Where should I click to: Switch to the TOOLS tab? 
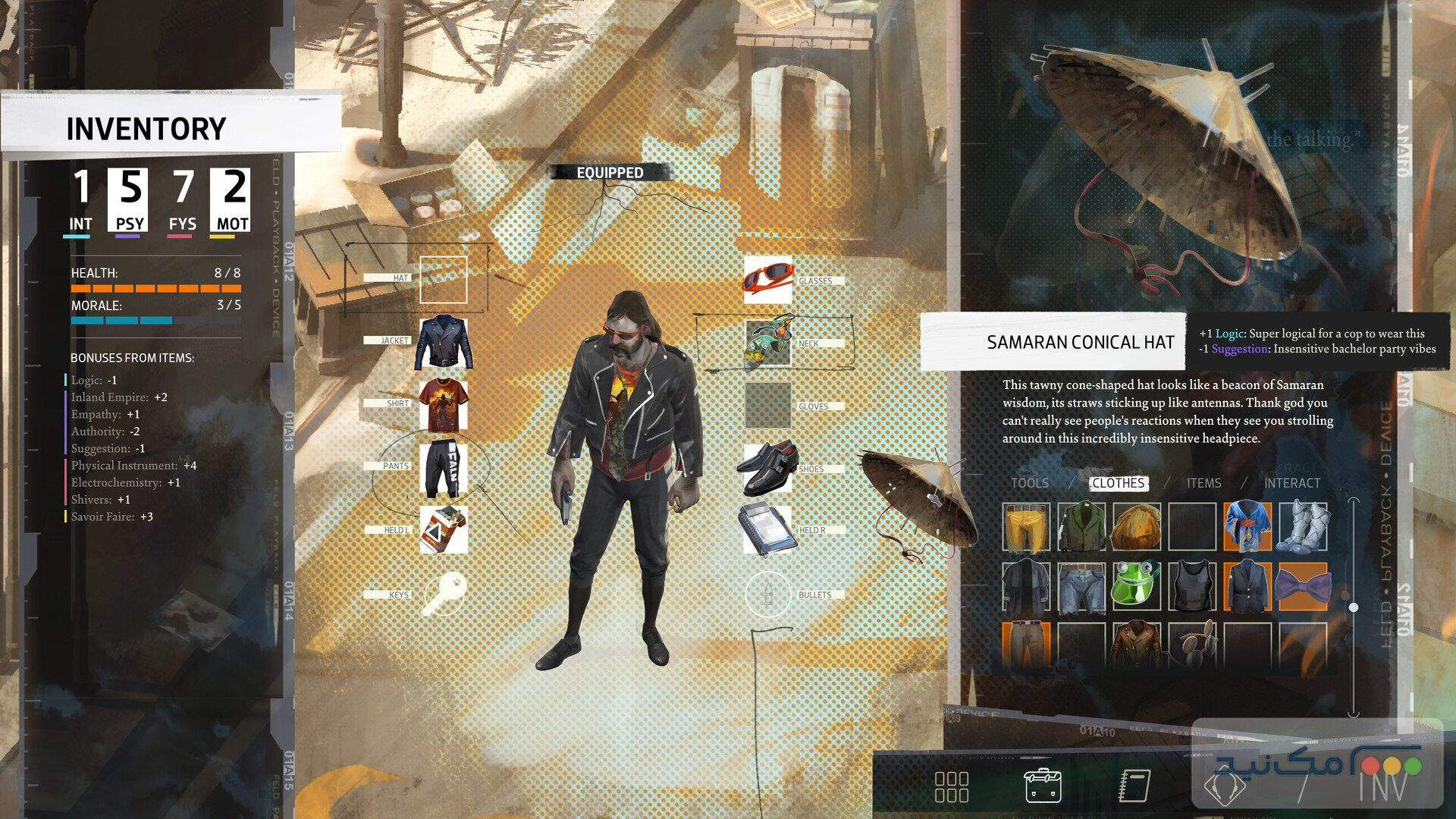(1031, 483)
